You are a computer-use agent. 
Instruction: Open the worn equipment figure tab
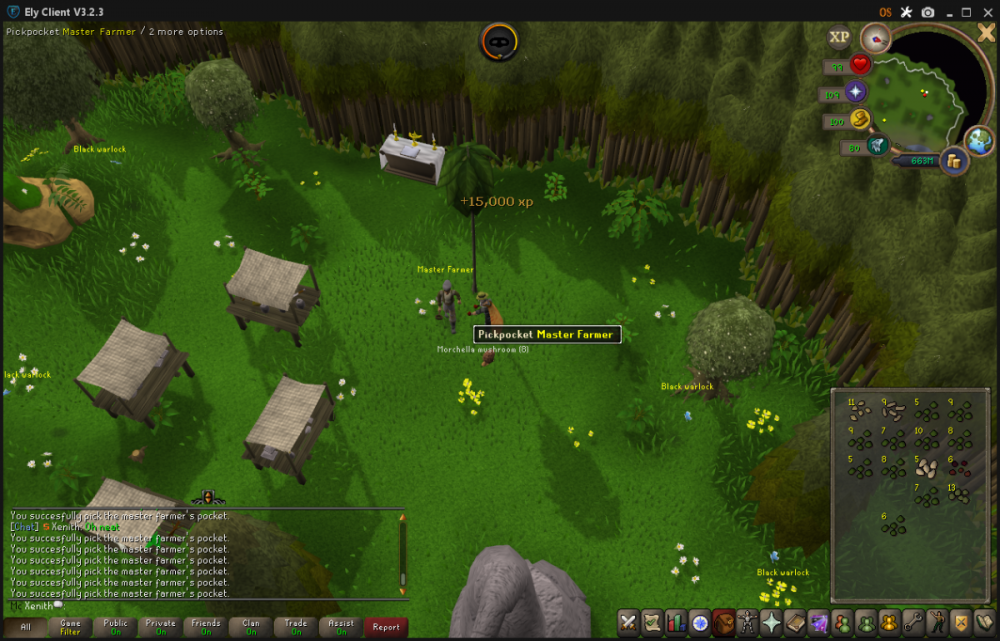747,622
